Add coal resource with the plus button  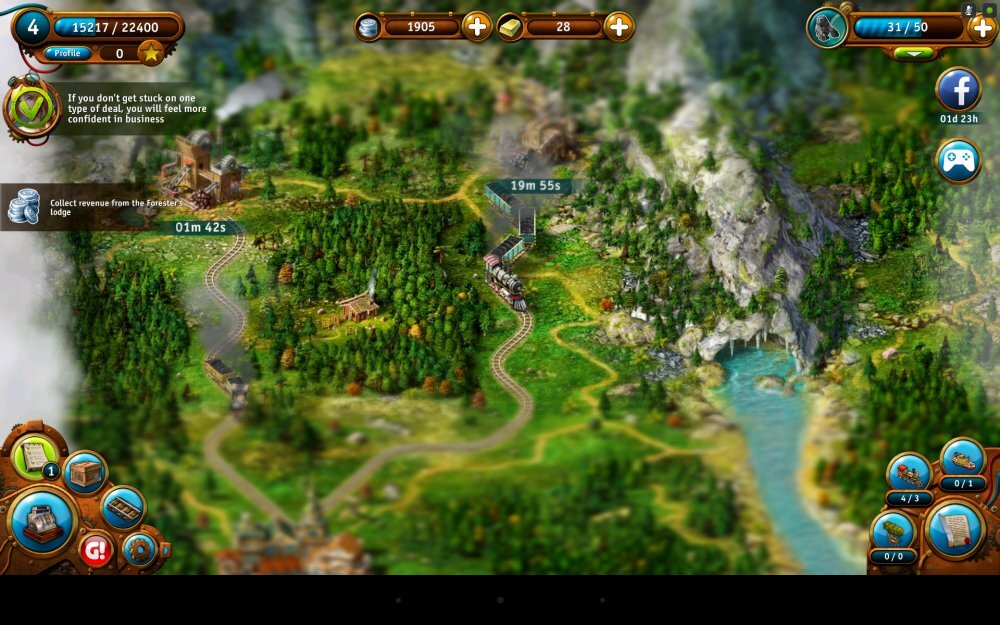click(x=982, y=27)
